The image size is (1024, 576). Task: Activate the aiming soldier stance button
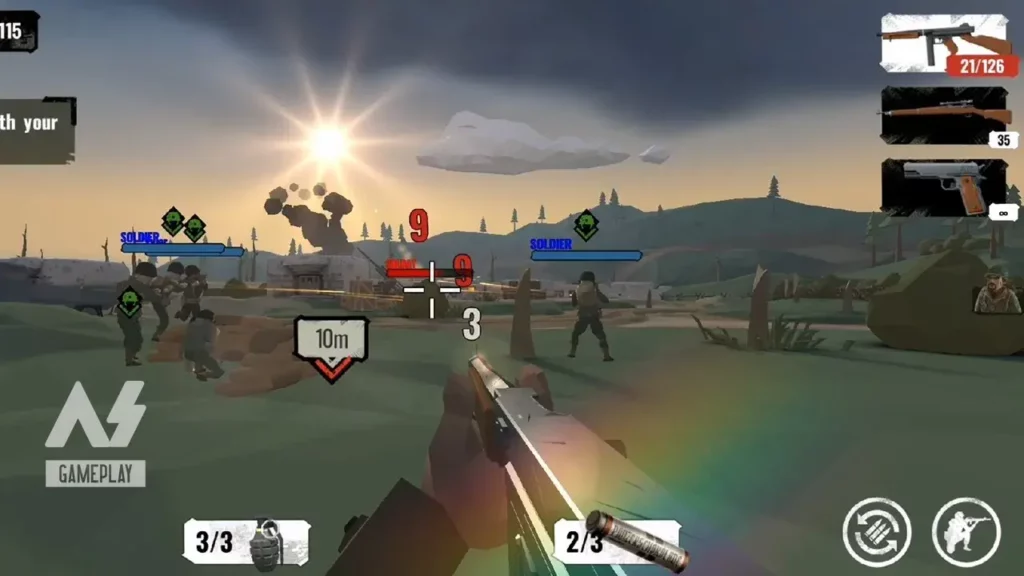point(966,531)
